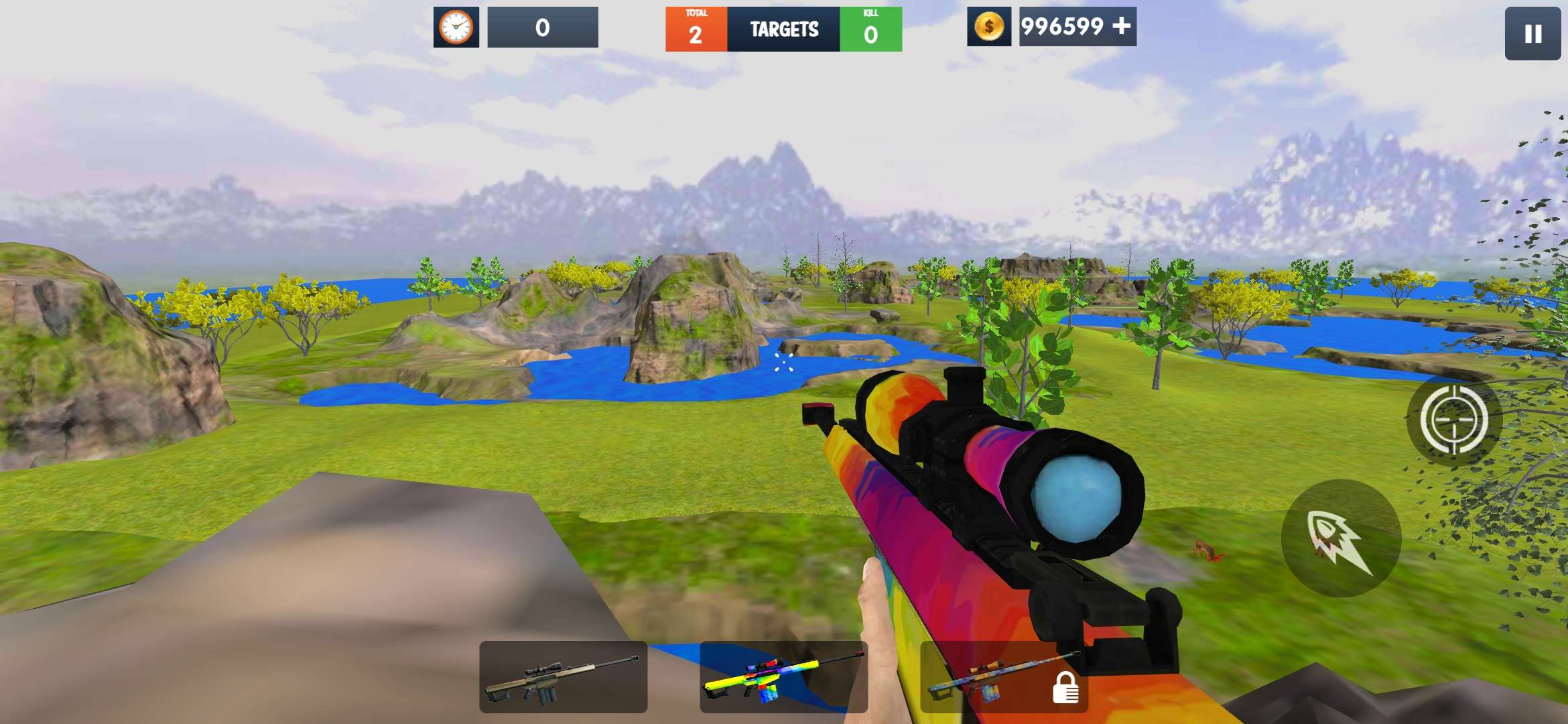
Task: Fire the bullet shoot button
Action: coord(1341,538)
